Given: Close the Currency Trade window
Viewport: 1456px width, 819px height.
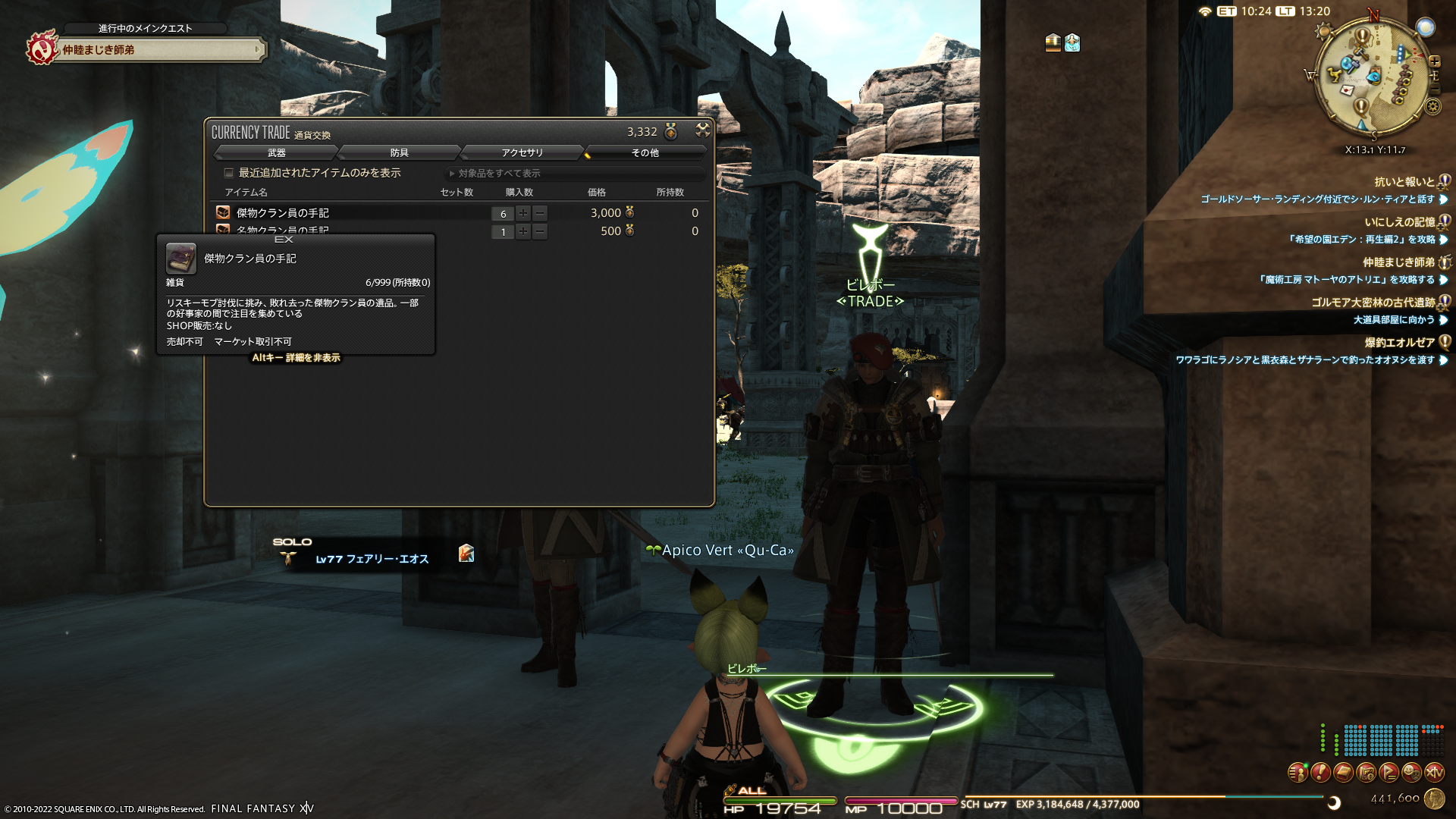Looking at the screenshot, I should [703, 130].
